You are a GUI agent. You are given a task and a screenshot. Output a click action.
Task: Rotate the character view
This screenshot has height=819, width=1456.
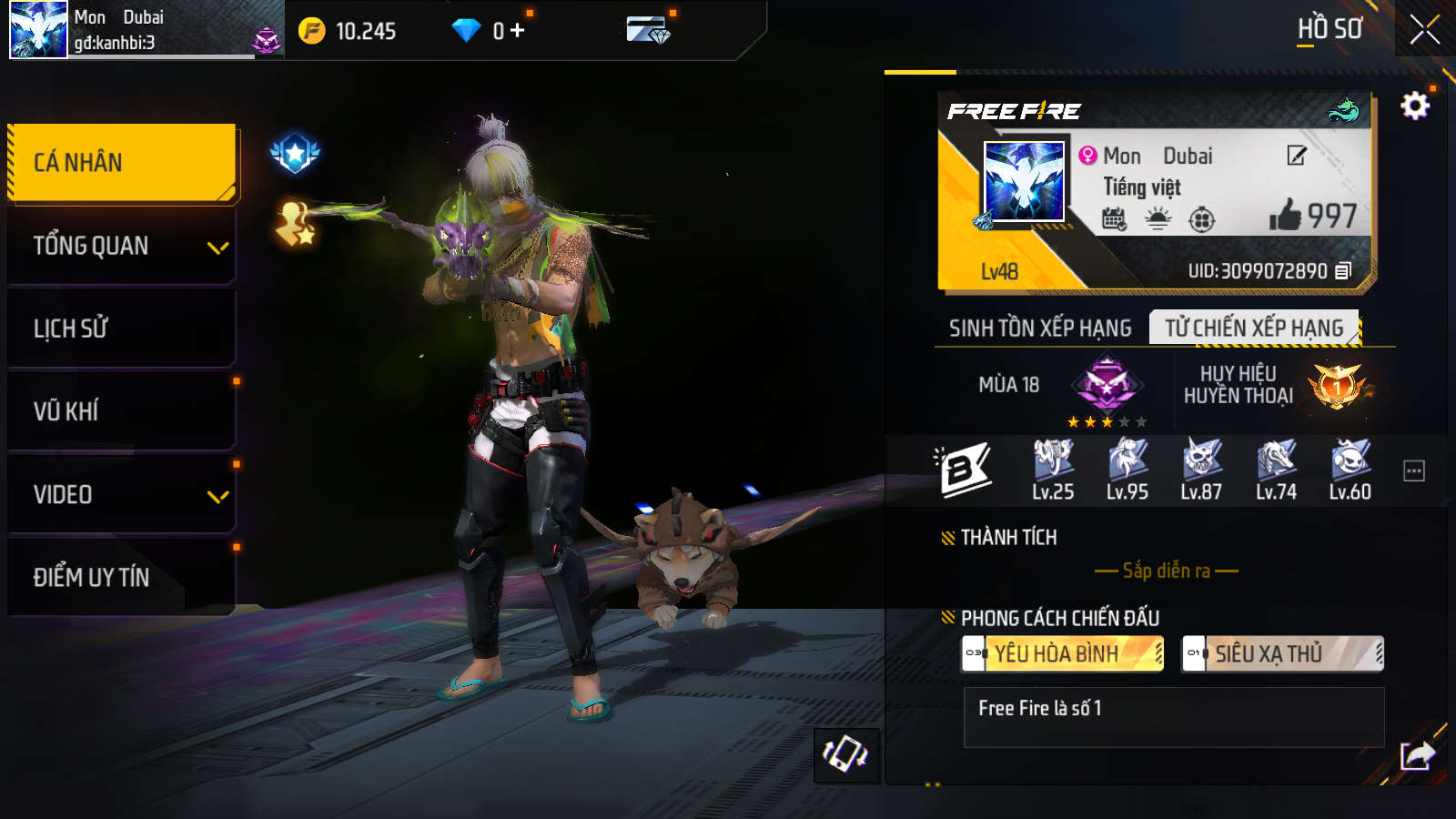point(845,754)
